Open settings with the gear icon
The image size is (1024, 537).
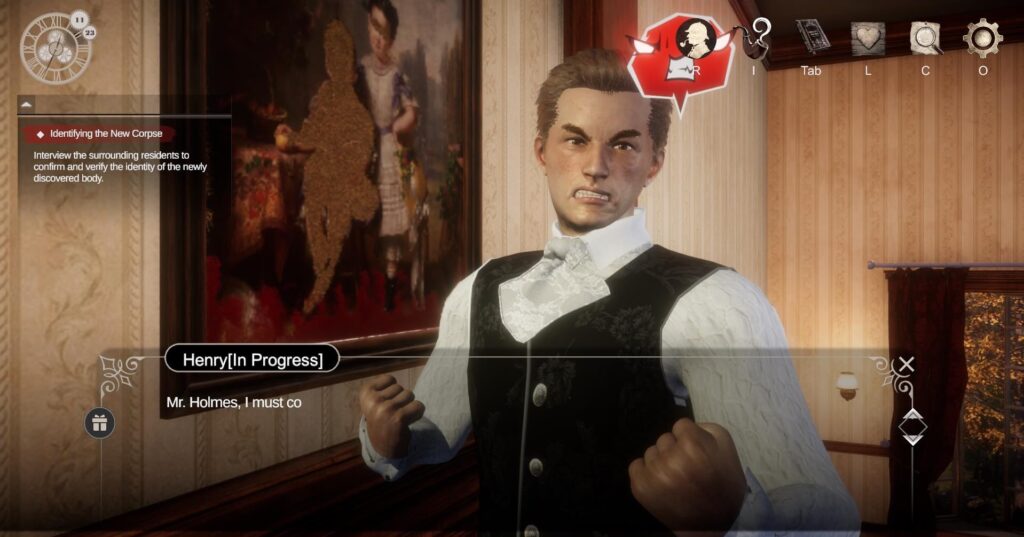tap(983, 38)
